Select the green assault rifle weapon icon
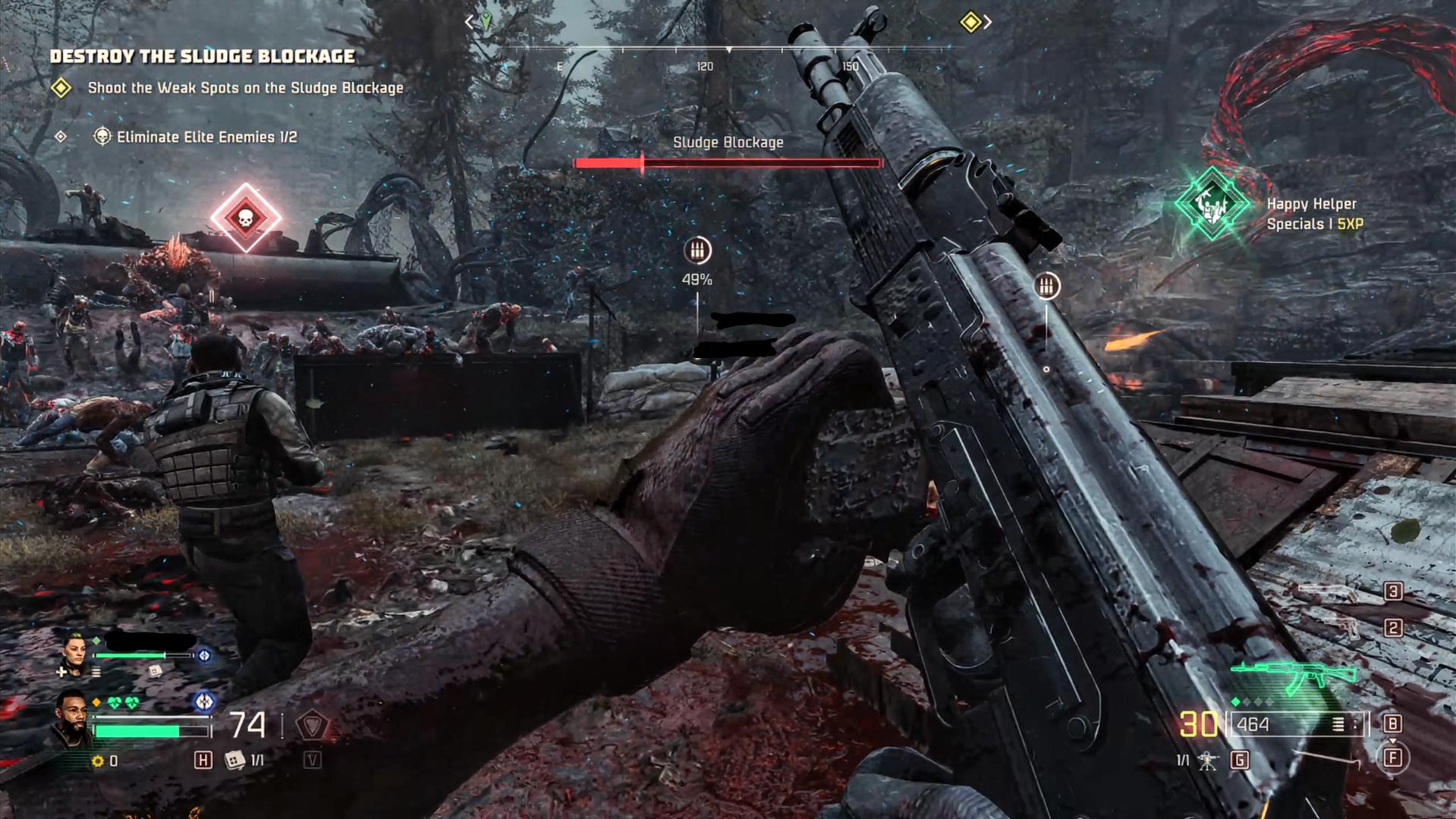This screenshot has height=819, width=1456. click(x=1294, y=675)
